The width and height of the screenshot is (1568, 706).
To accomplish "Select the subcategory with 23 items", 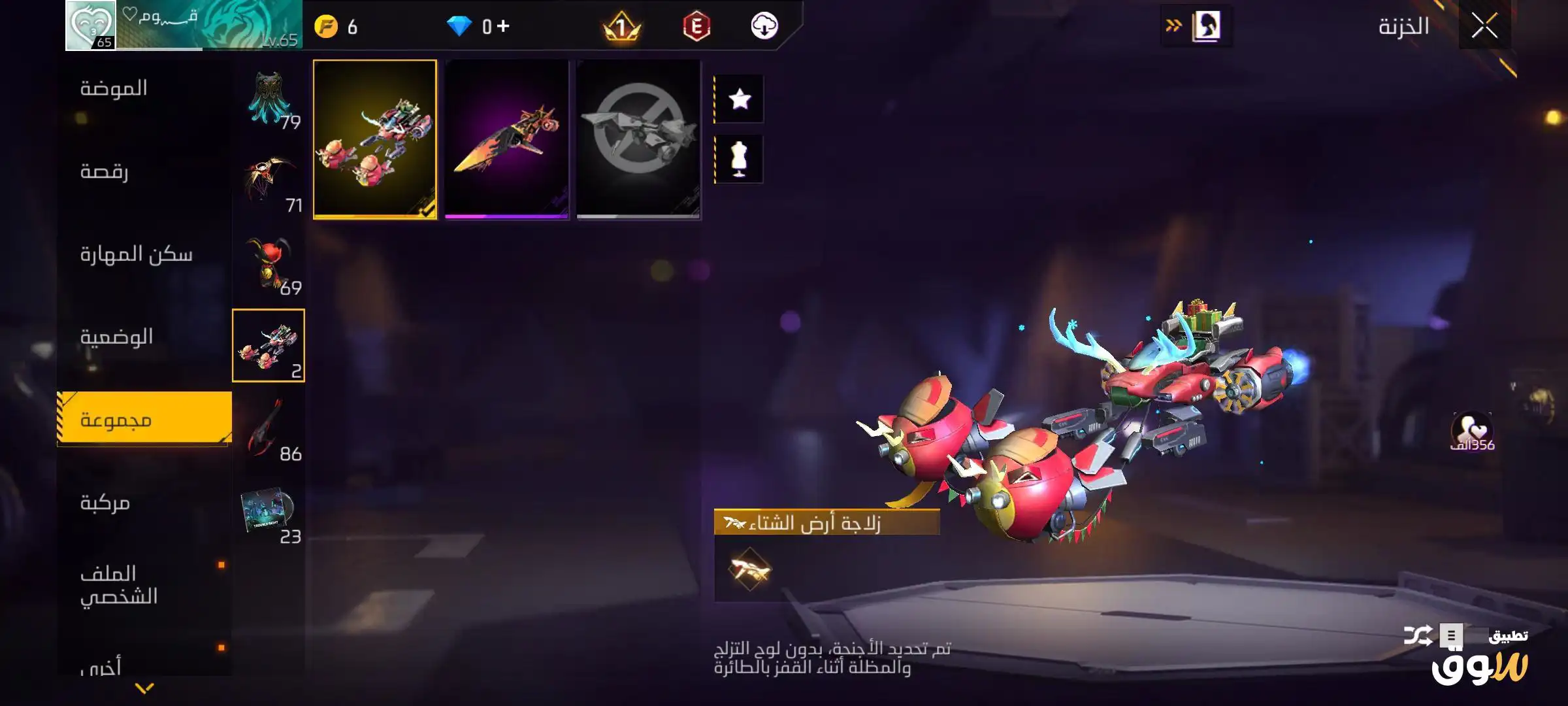I will click(269, 514).
